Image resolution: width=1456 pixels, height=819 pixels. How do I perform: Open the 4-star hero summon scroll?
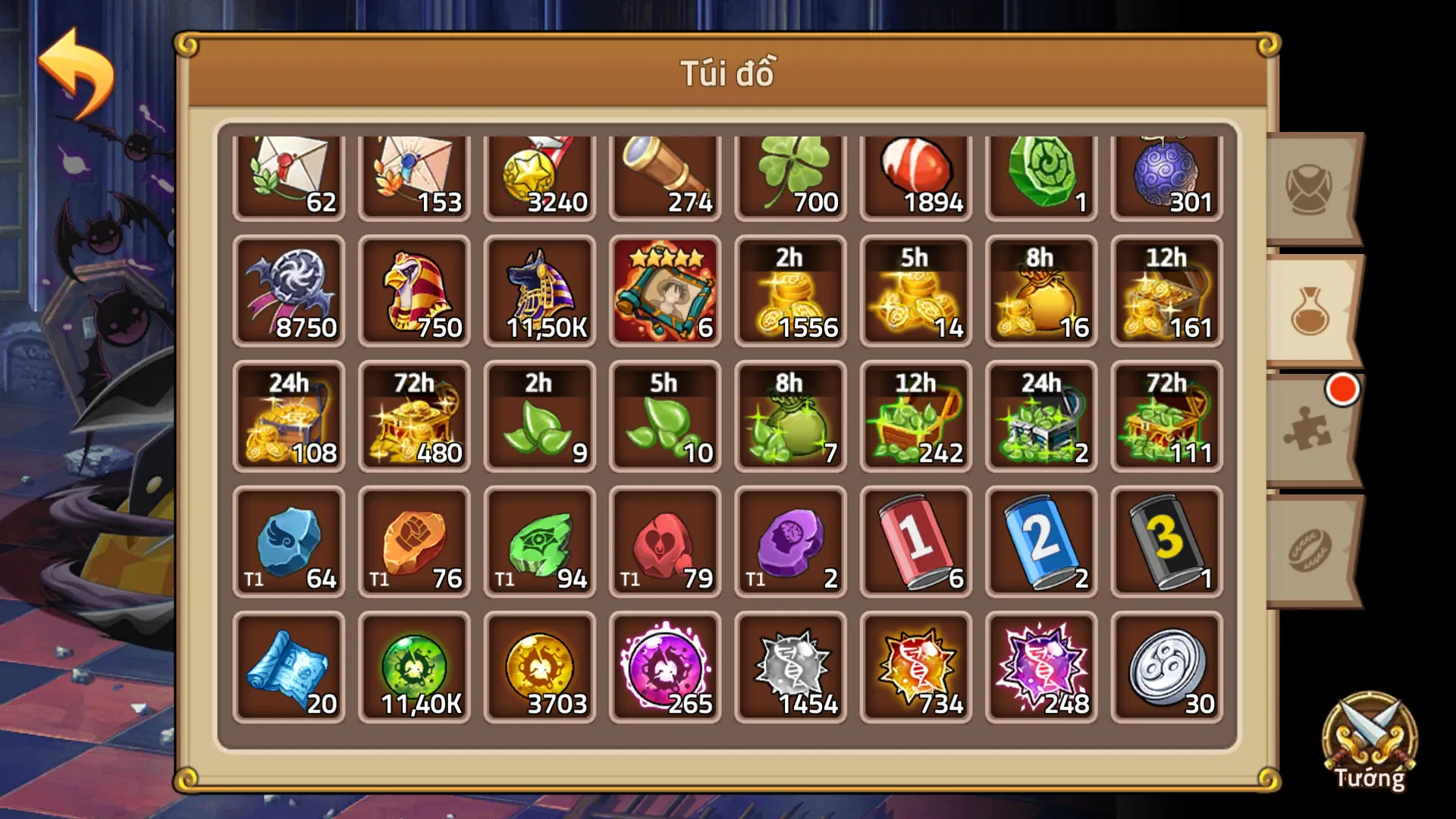coord(665,292)
